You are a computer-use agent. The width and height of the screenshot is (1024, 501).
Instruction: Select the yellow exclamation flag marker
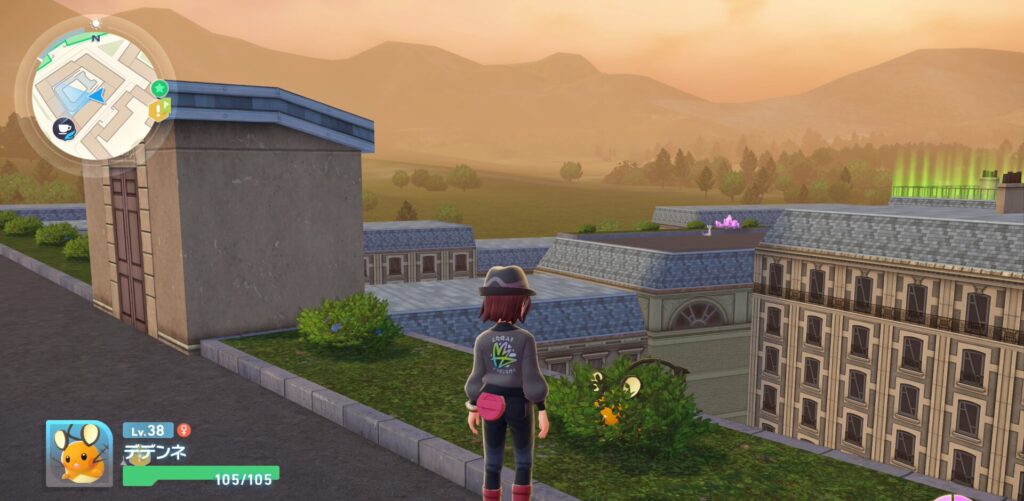click(x=160, y=108)
